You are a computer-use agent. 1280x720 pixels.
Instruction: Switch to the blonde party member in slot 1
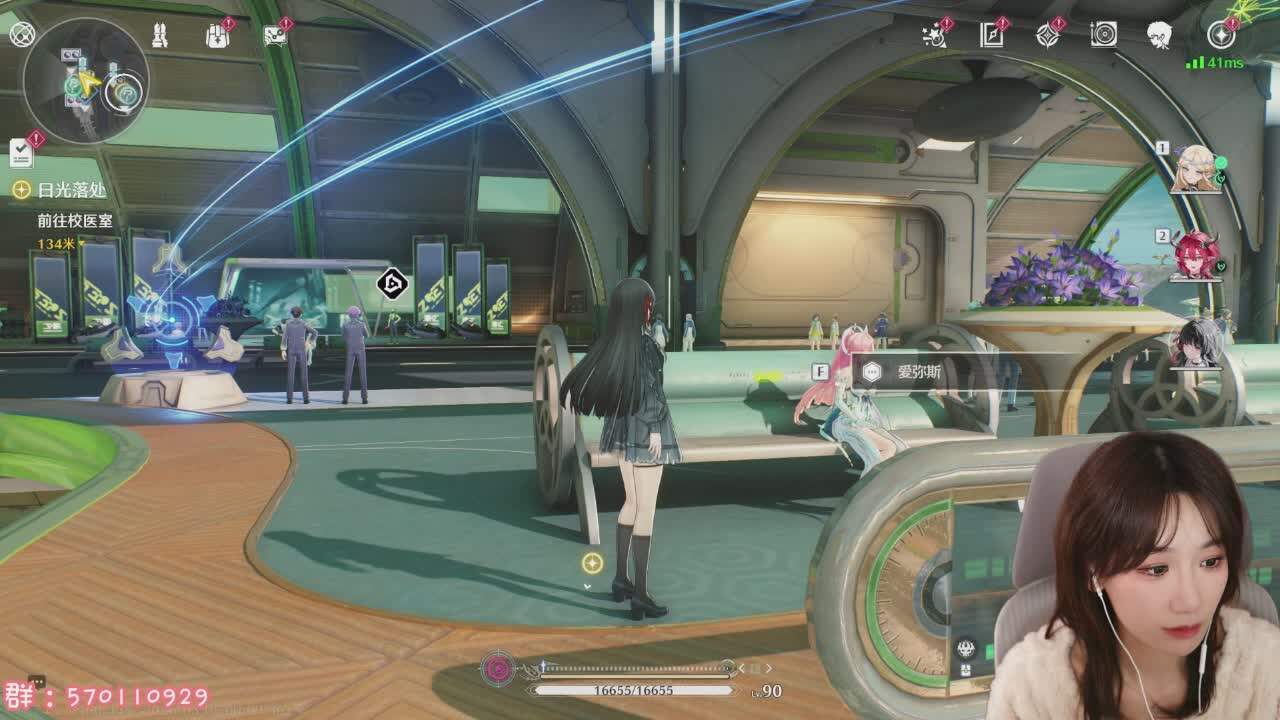click(x=1195, y=169)
